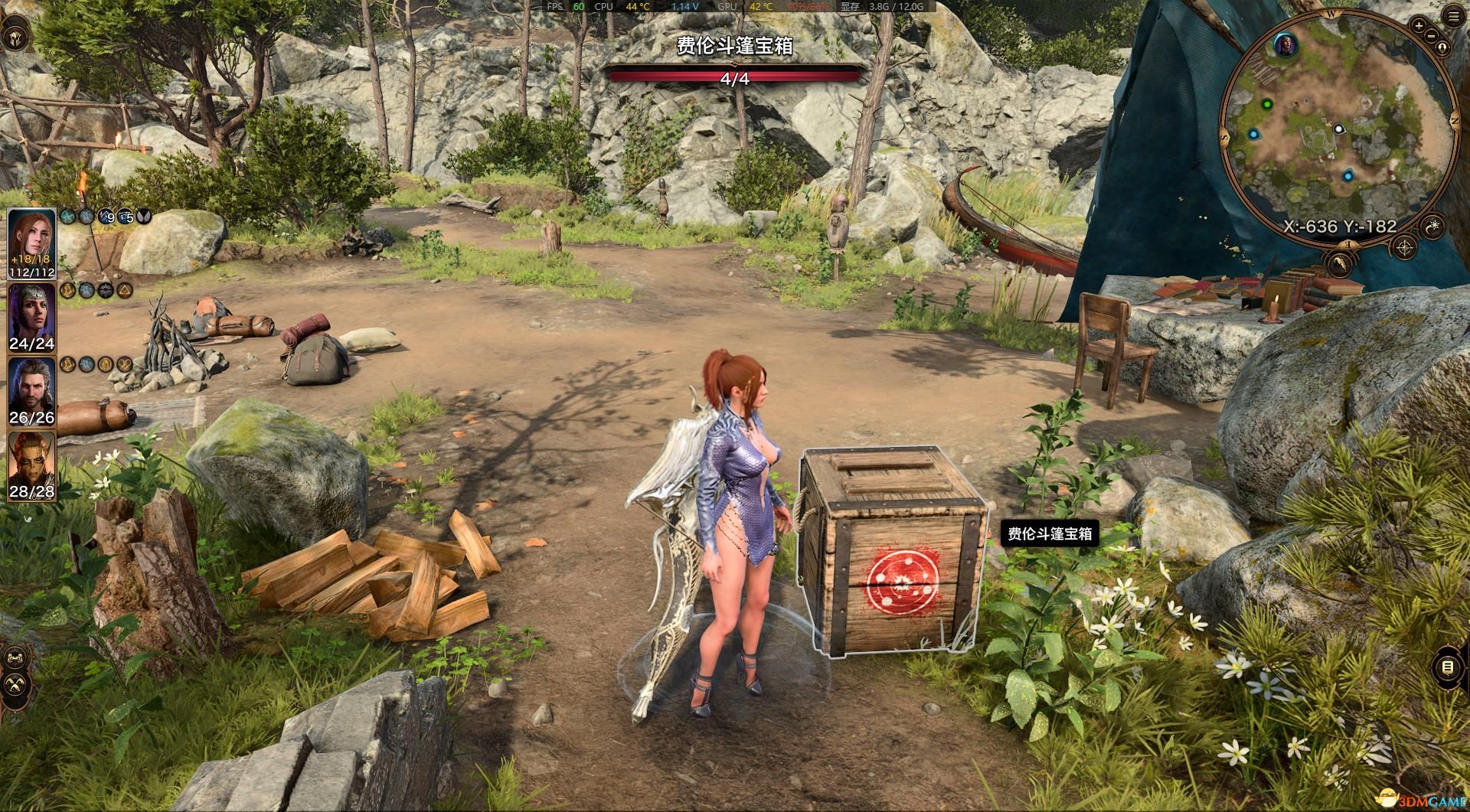This screenshot has height=812, width=1470.
Task: Zoom out the minimap with minus button
Action: pyautogui.click(x=1432, y=35)
